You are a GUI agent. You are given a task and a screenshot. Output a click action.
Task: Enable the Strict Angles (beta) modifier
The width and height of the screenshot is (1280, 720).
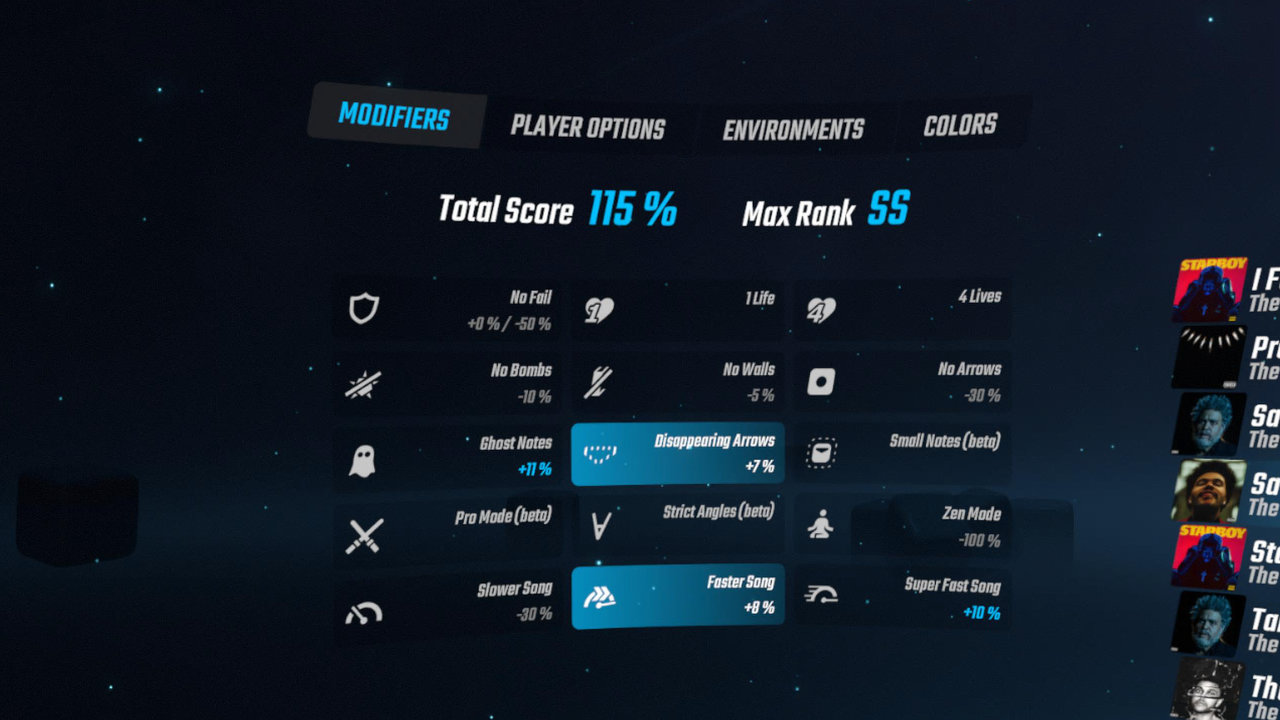pos(678,526)
